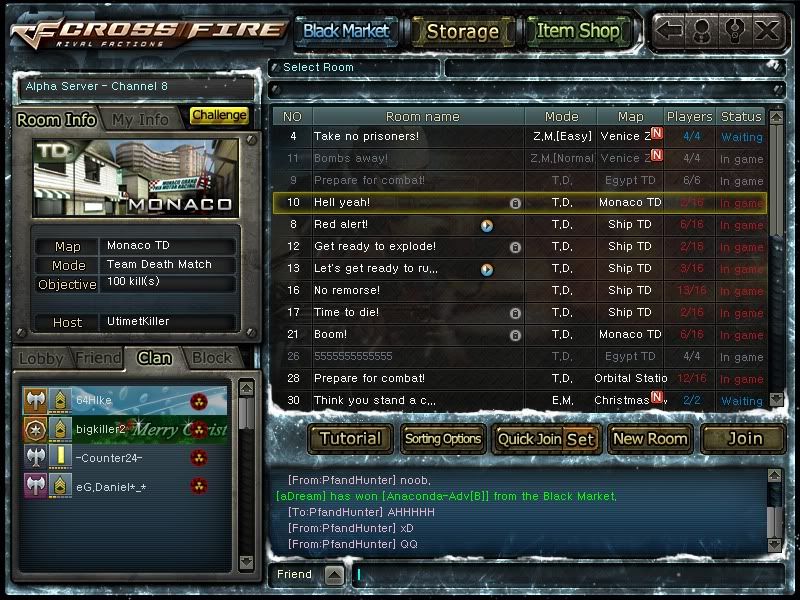This screenshot has height=600, width=800.
Task: Open the Storage screen
Action: pos(462,31)
